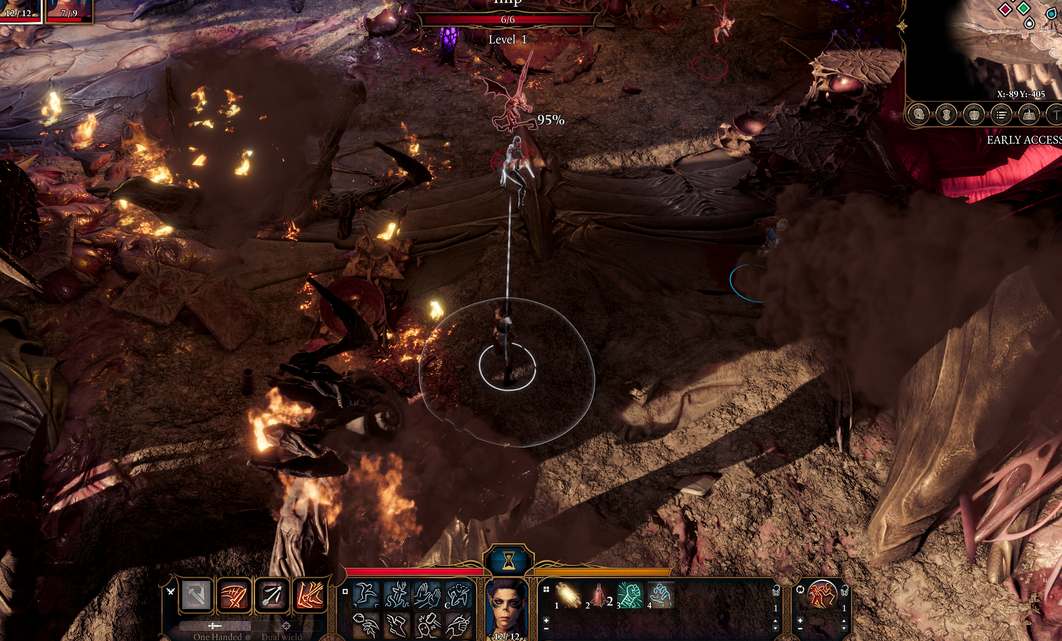The height and width of the screenshot is (641, 1062).
Task: Activate the ability in hotbar slot 4
Action: tap(661, 595)
